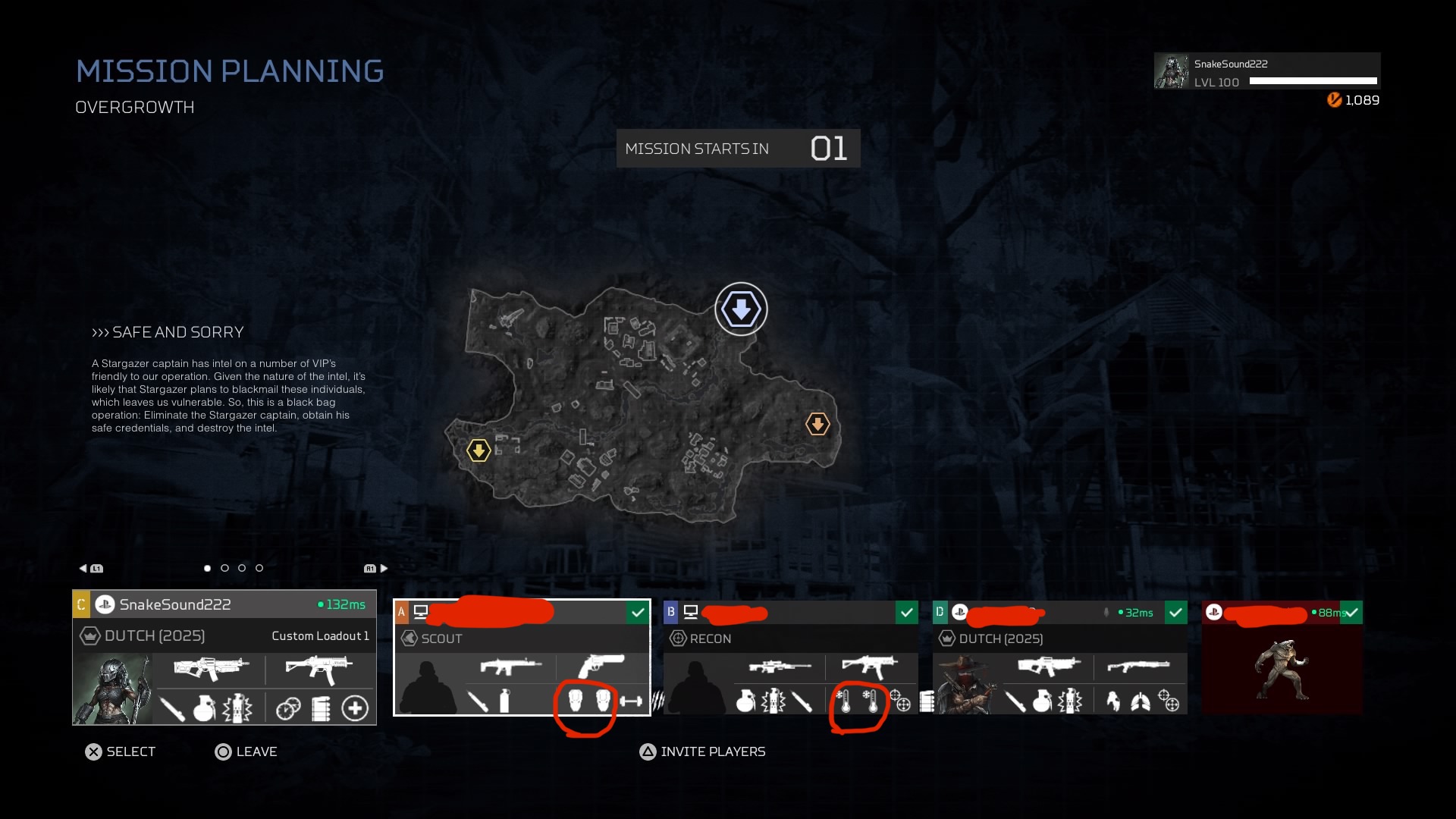Choose the white circled drop point on map
The width and height of the screenshot is (1456, 819).
[741, 309]
